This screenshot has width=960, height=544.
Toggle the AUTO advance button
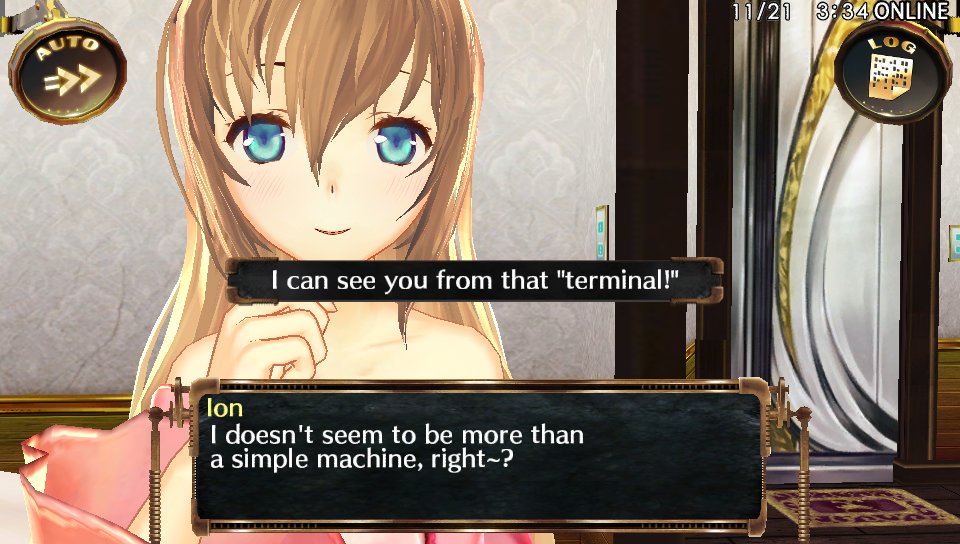67,68
